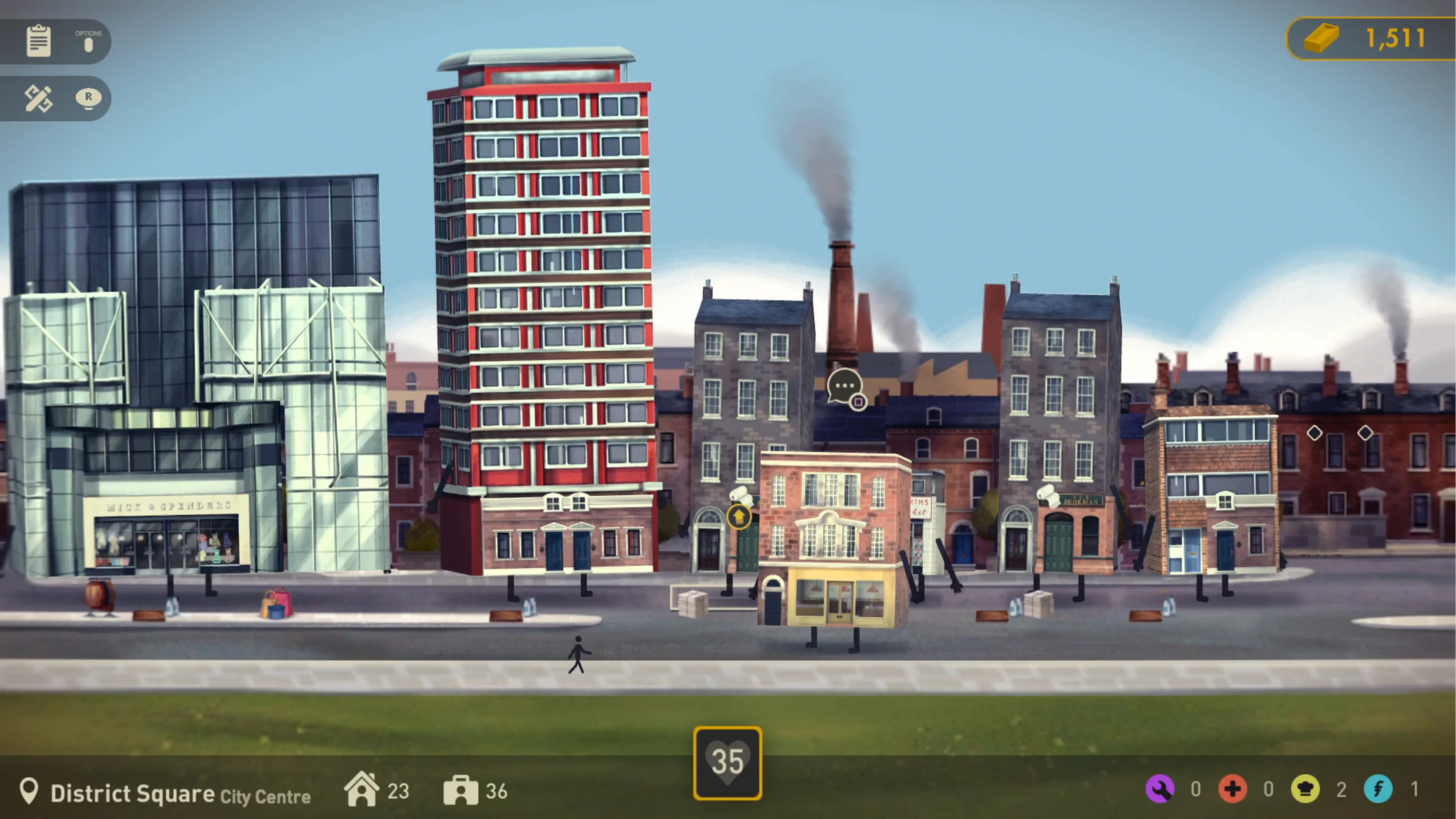Select the yellow chef hat resource icon

[x=1305, y=789]
